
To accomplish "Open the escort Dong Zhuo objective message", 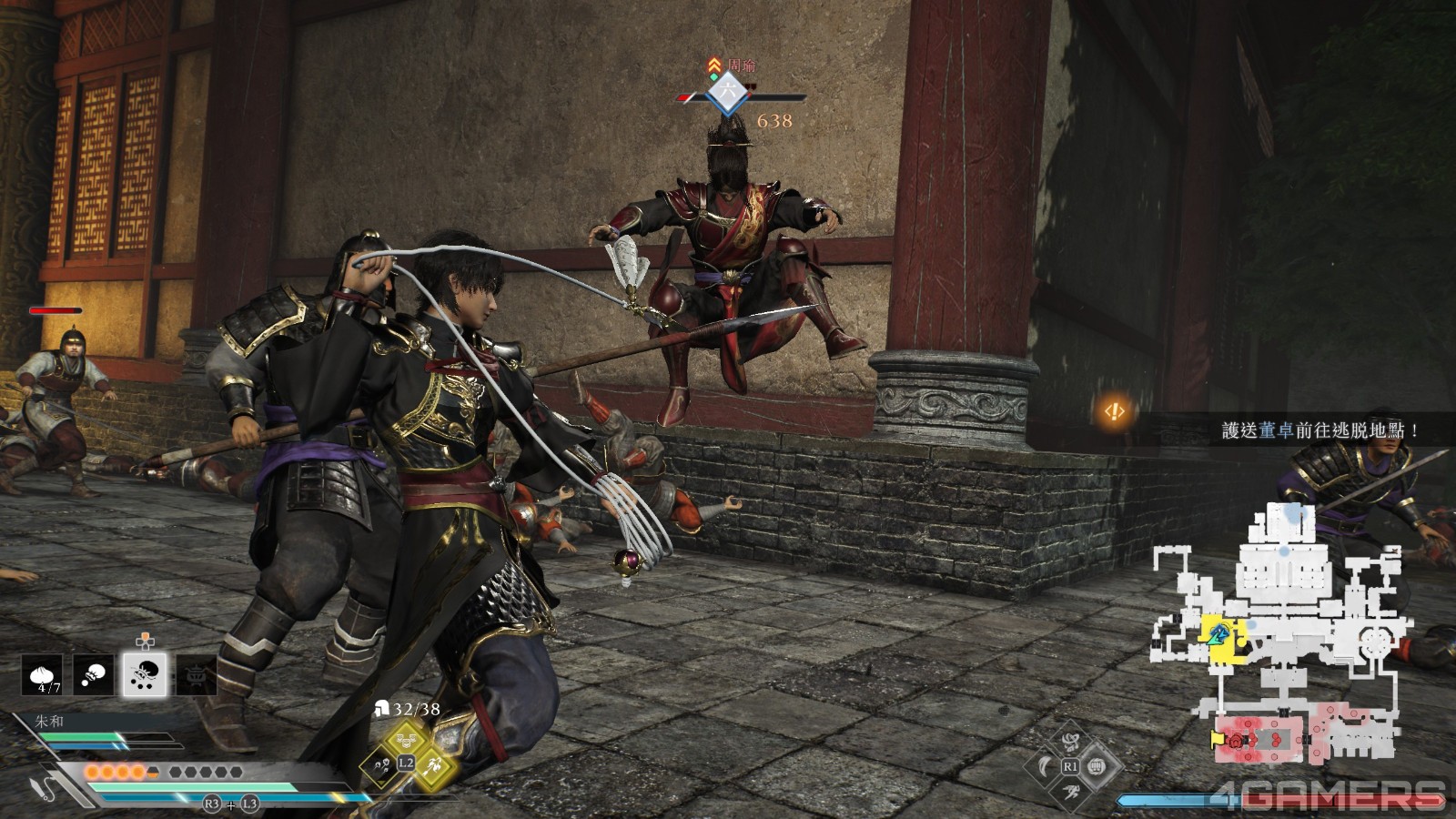I will pos(1319,430).
